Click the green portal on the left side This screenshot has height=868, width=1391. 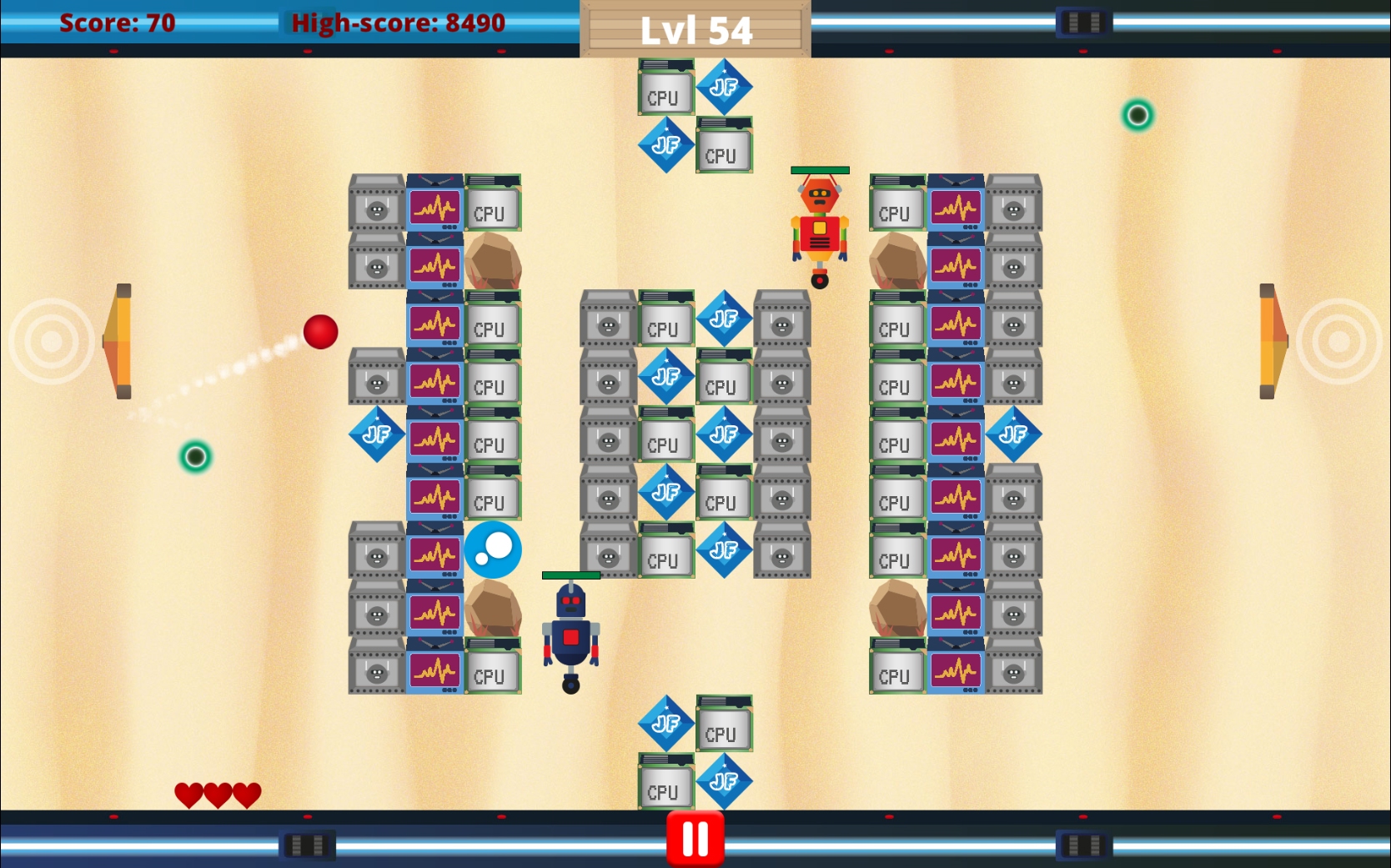coord(194,455)
